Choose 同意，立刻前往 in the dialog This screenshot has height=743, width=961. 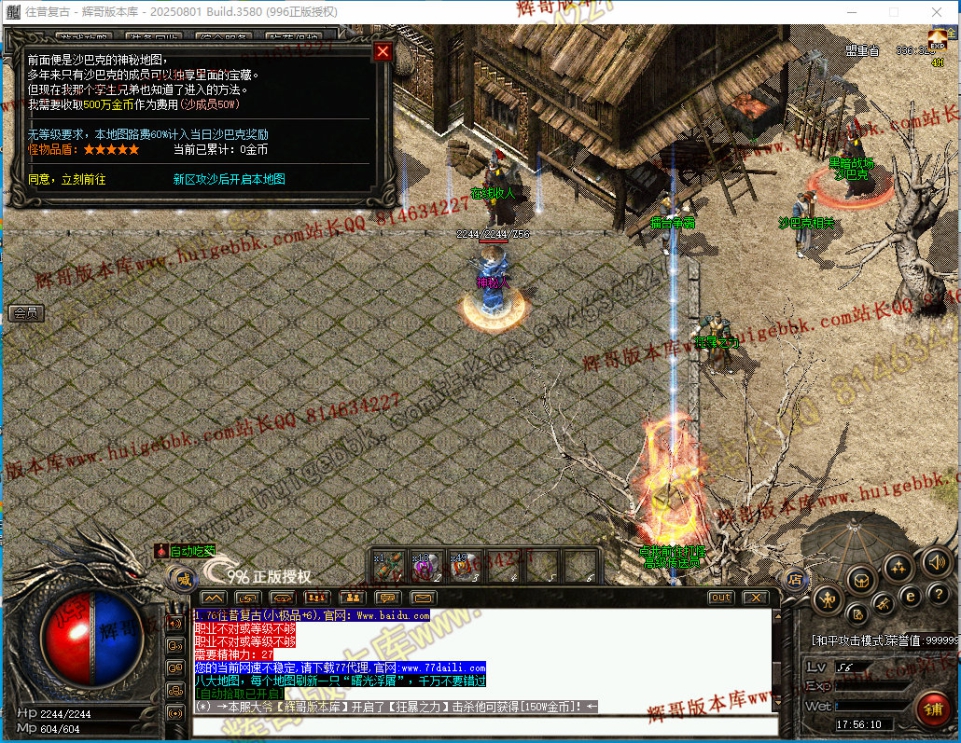pyautogui.click(x=67, y=179)
